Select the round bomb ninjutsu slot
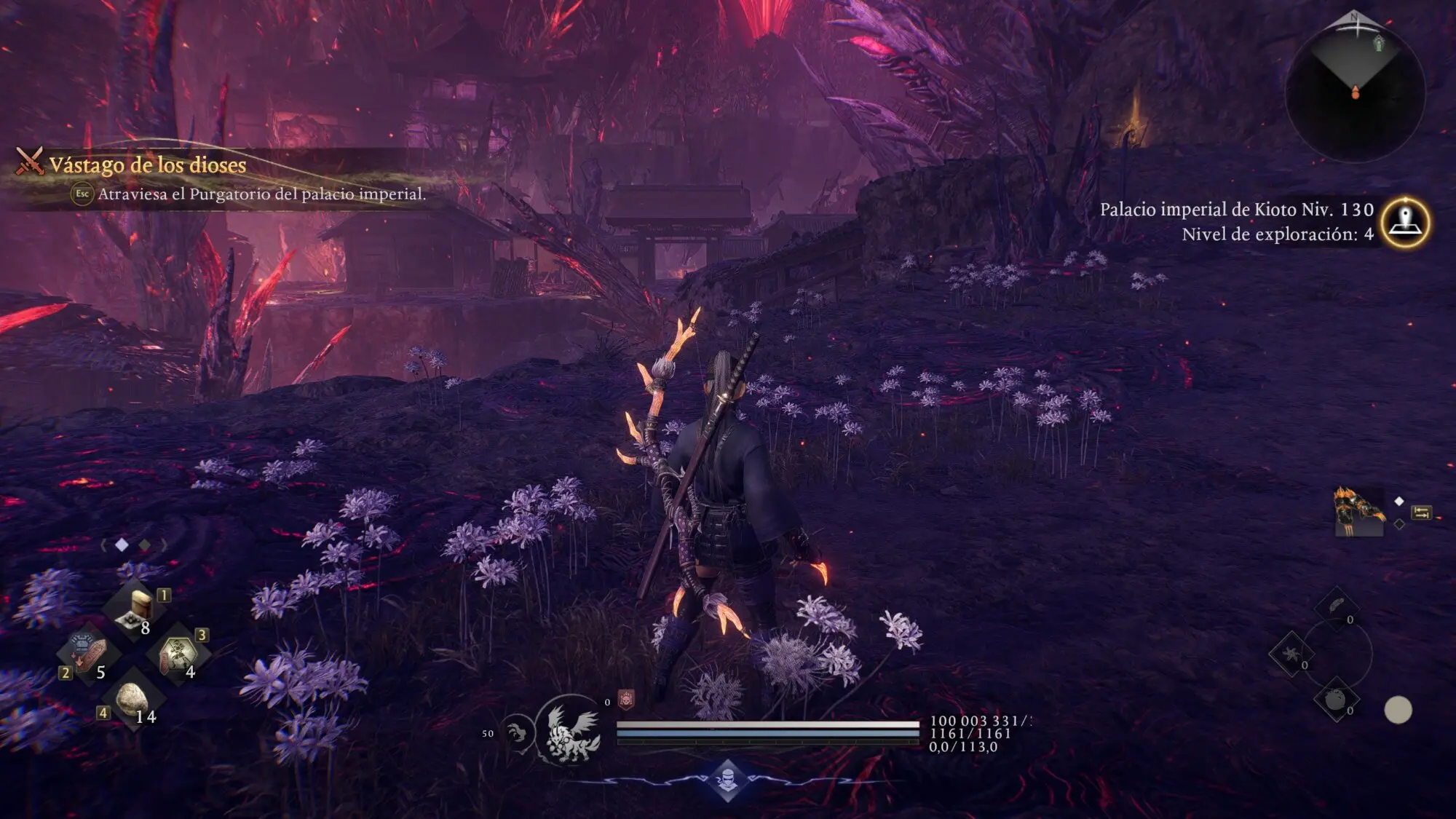Viewport: 1456px width, 819px height. pos(1335,700)
